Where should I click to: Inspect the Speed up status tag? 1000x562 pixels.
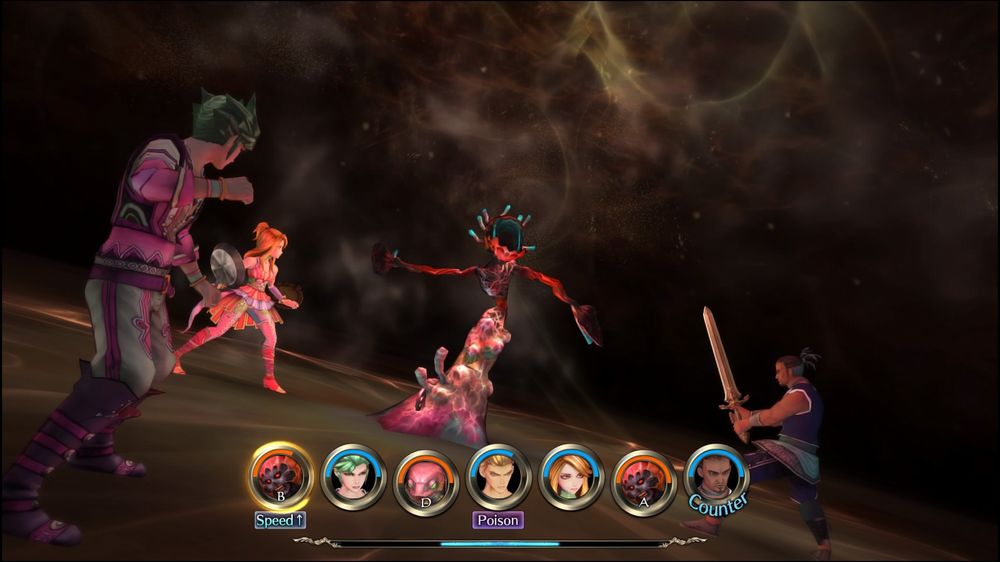pyautogui.click(x=280, y=520)
